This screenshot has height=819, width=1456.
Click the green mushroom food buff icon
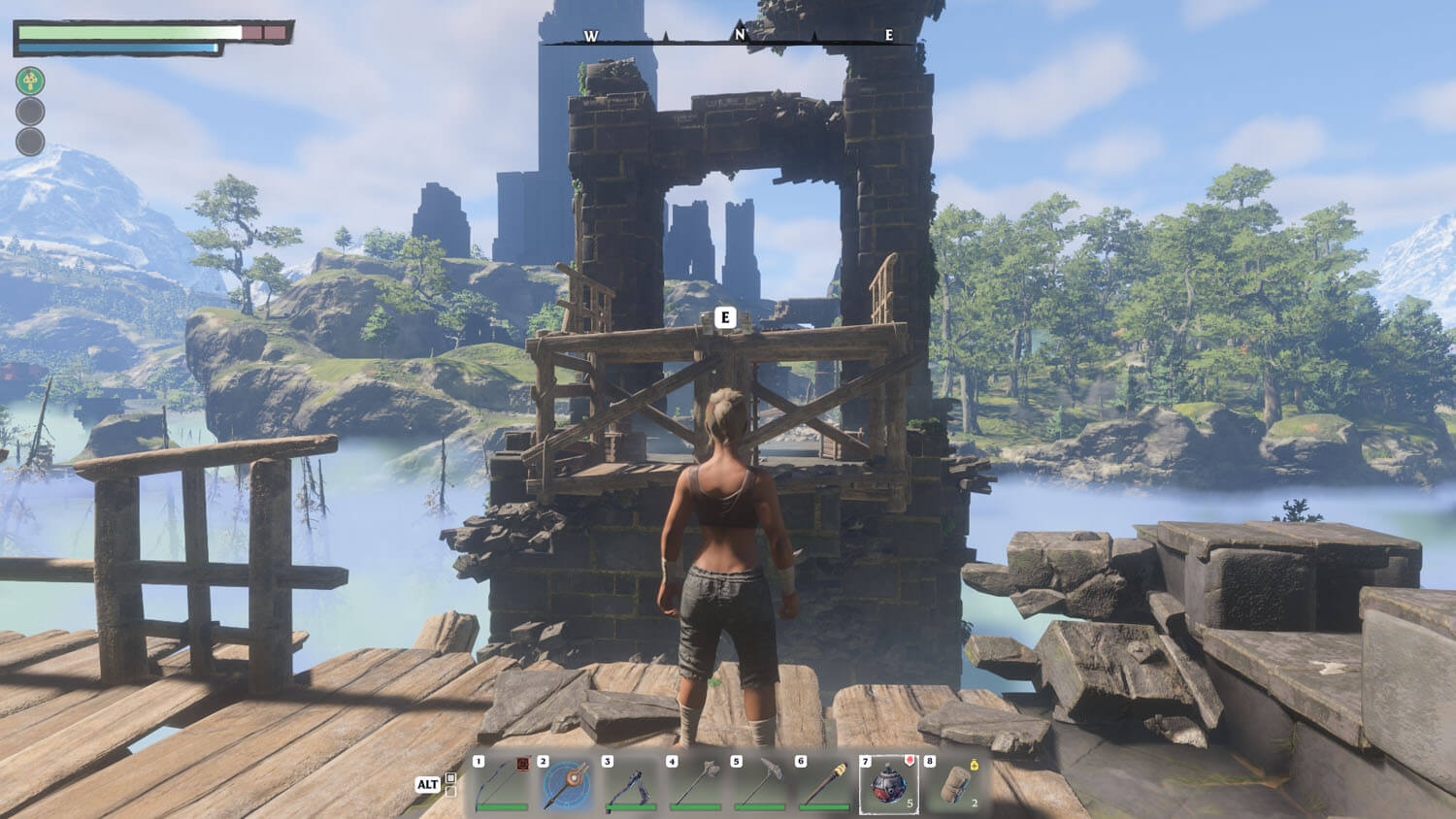(x=30, y=81)
